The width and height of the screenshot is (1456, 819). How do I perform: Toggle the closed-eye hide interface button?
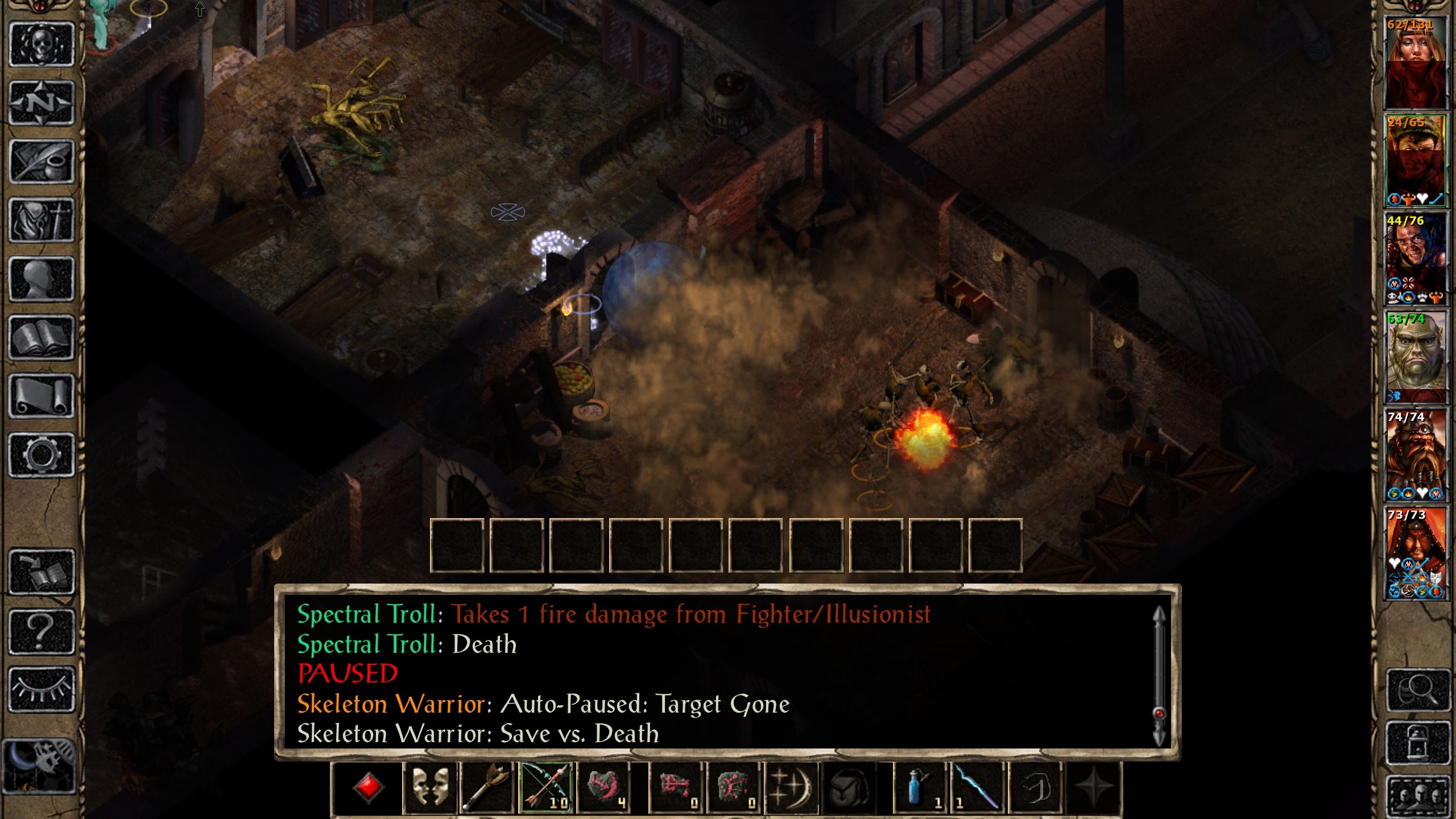tap(42, 689)
